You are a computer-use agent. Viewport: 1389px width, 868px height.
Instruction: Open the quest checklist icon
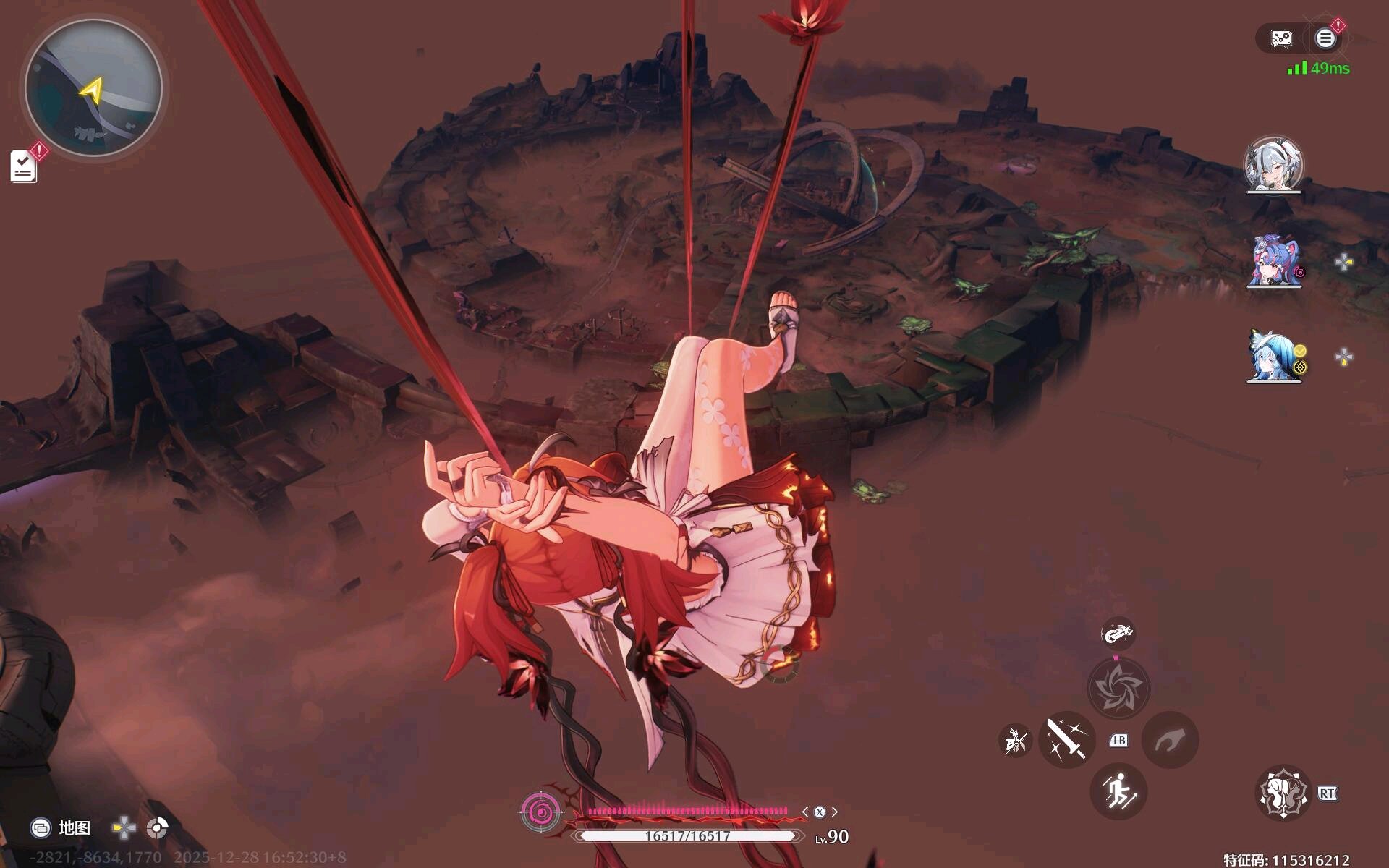coord(23,166)
